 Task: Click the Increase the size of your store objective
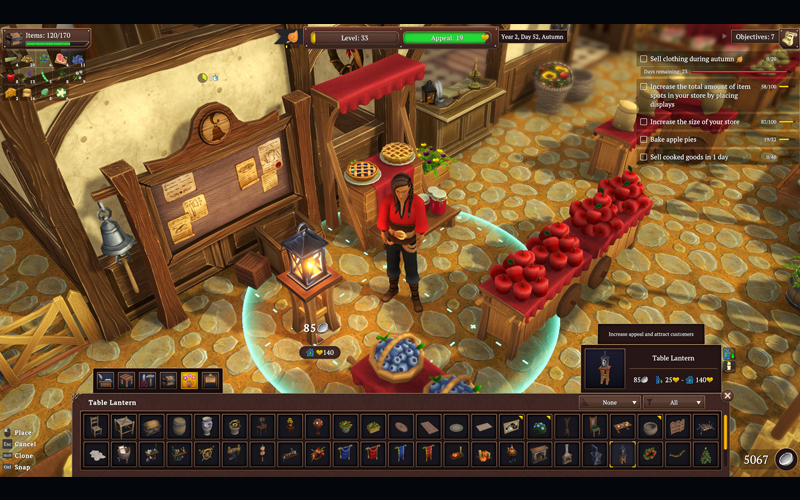point(693,122)
